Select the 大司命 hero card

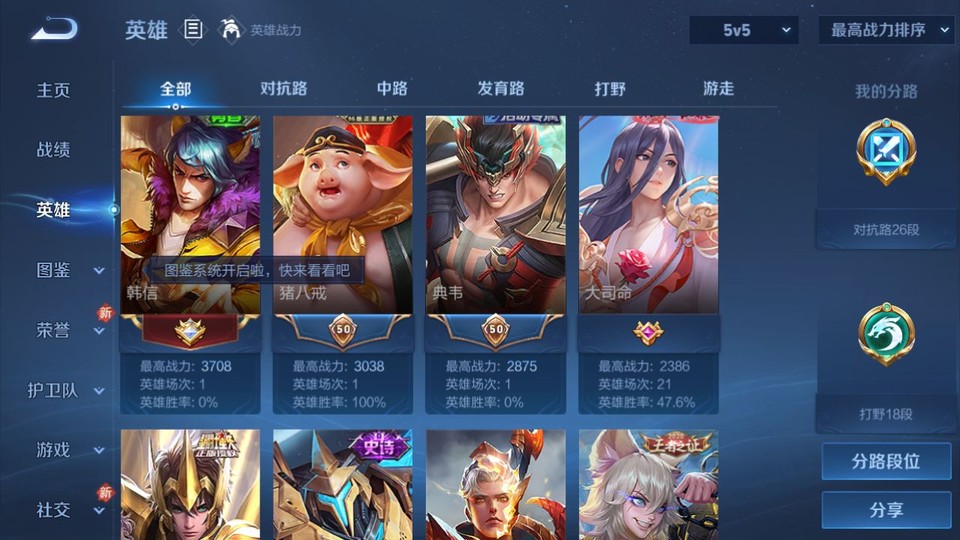(648, 215)
